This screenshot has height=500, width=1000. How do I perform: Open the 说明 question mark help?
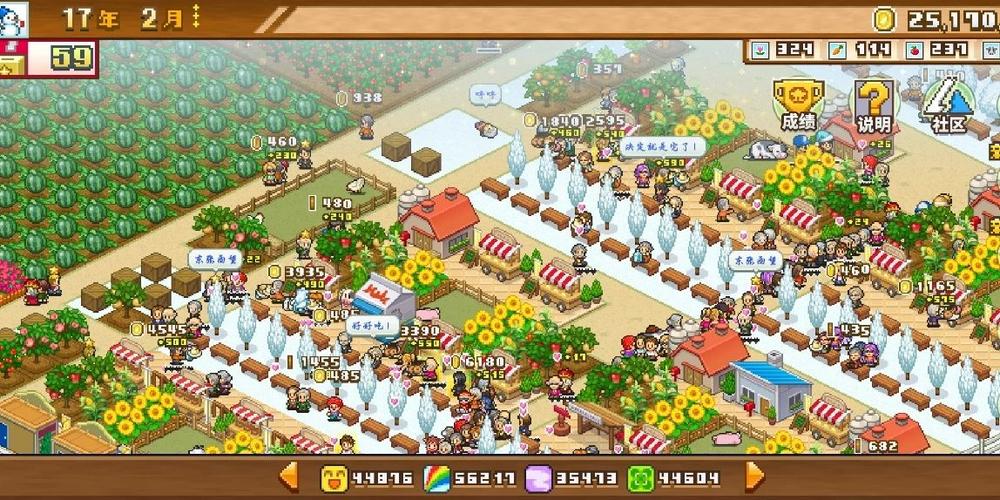[x=872, y=104]
